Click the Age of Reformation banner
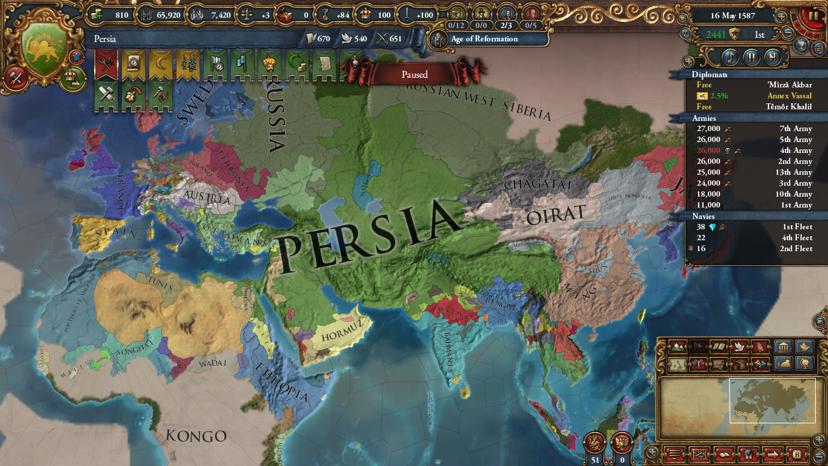This screenshot has height=466, width=828. point(489,39)
